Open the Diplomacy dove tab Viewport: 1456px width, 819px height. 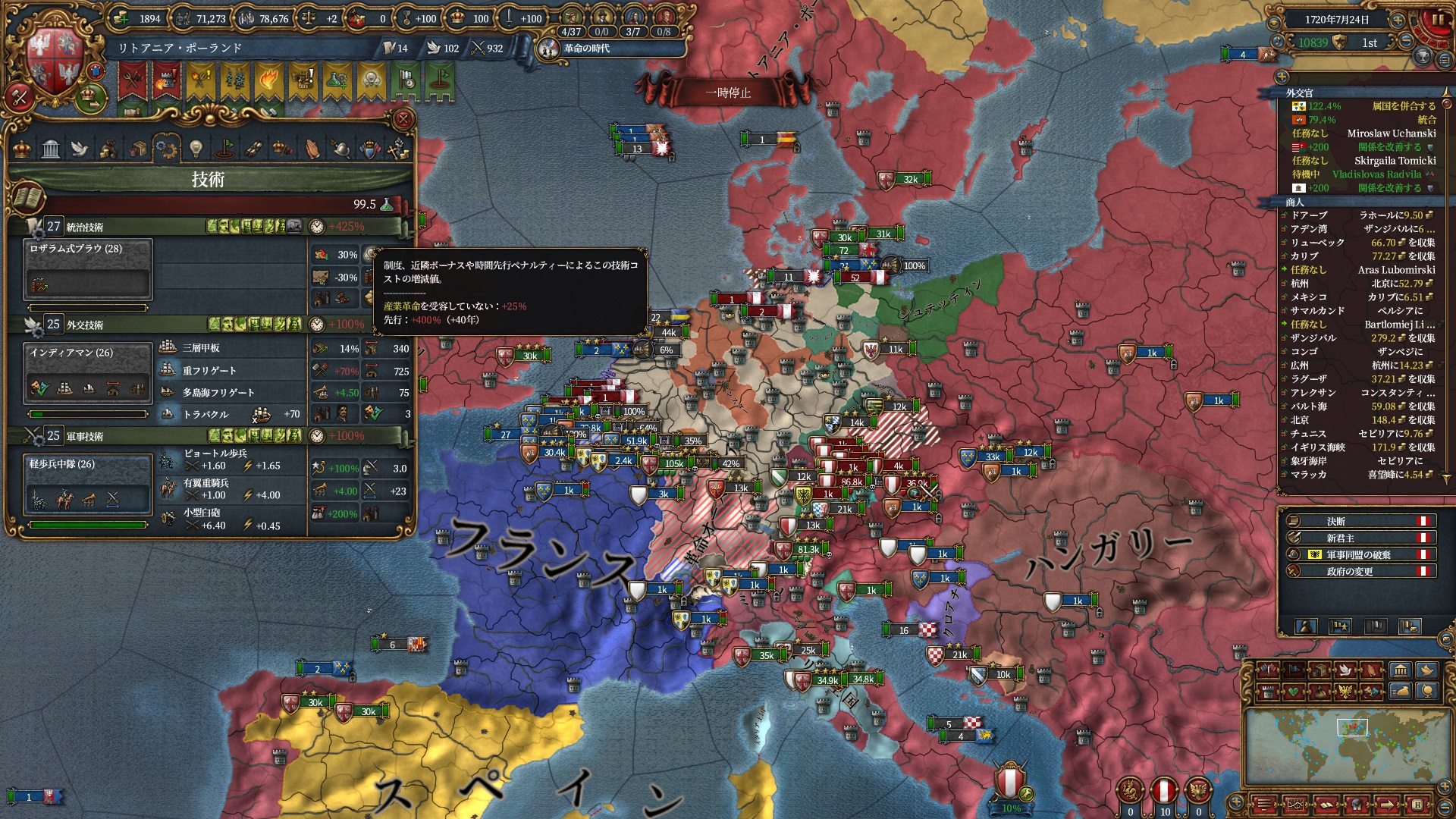click(80, 148)
